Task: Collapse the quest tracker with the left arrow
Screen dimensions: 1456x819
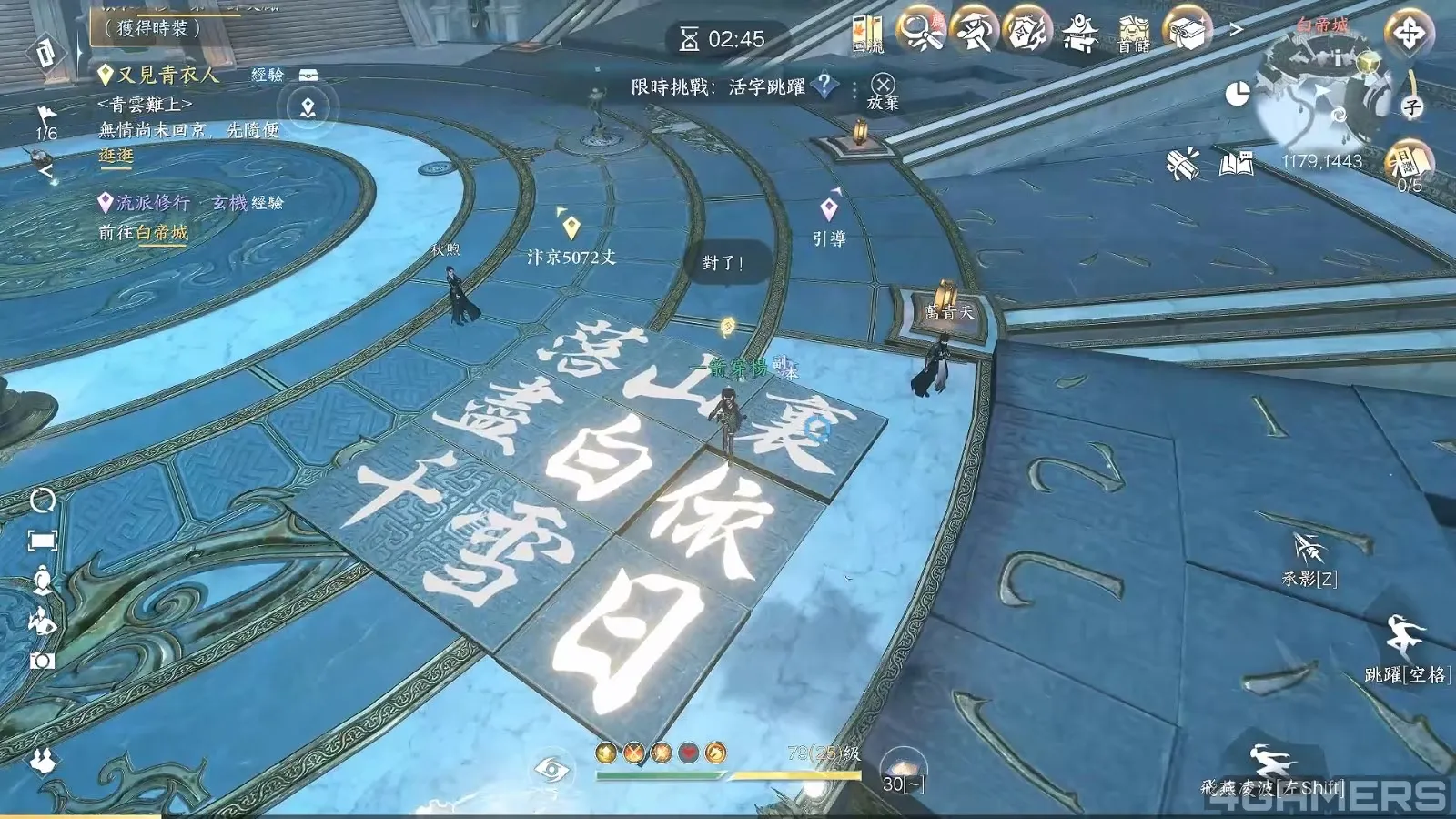Action: click(x=44, y=169)
